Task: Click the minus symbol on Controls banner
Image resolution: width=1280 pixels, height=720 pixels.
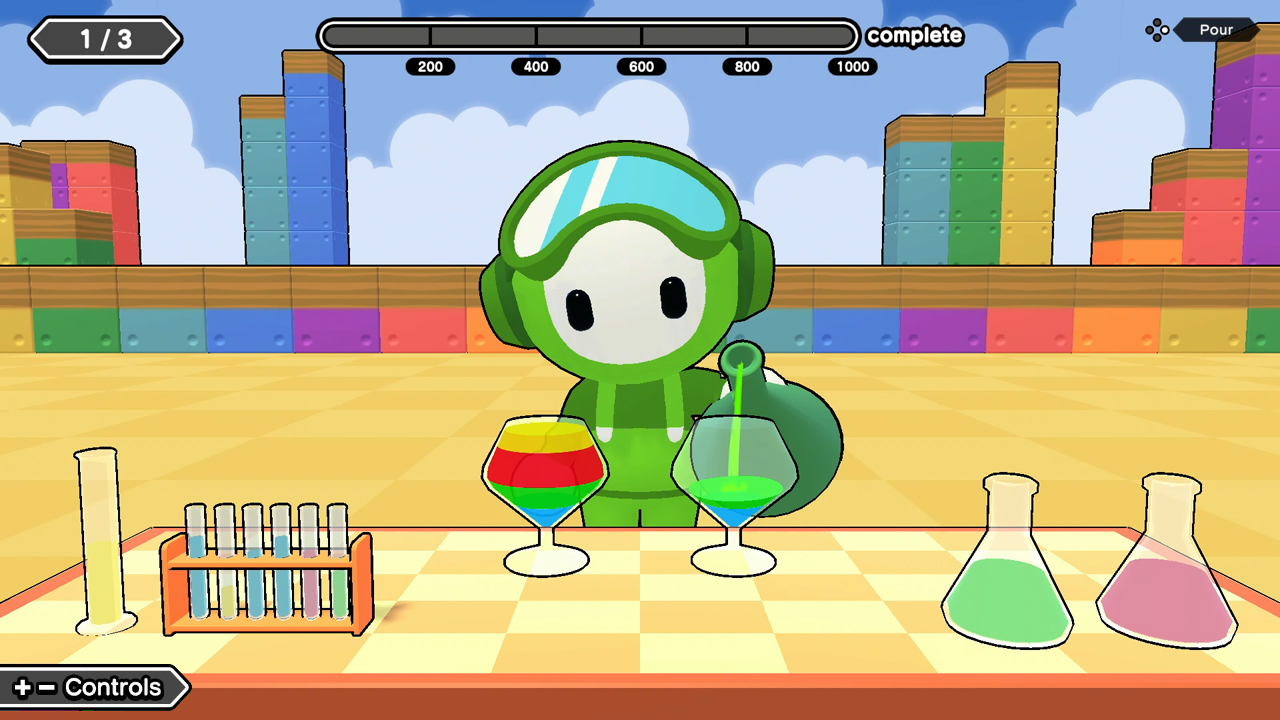Action: [47, 687]
